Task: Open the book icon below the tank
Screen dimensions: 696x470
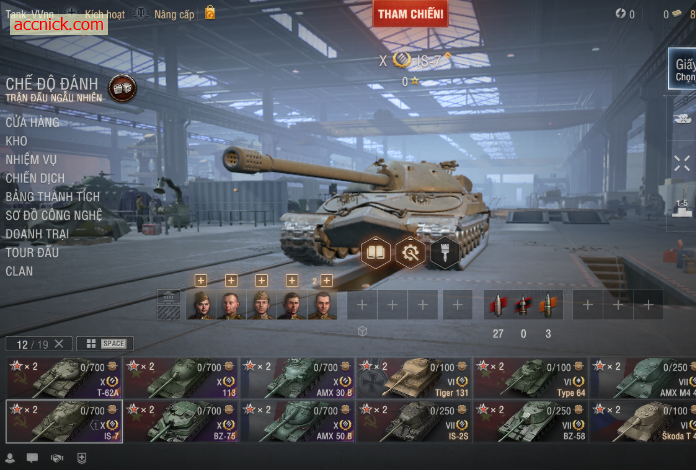Action: (376, 253)
